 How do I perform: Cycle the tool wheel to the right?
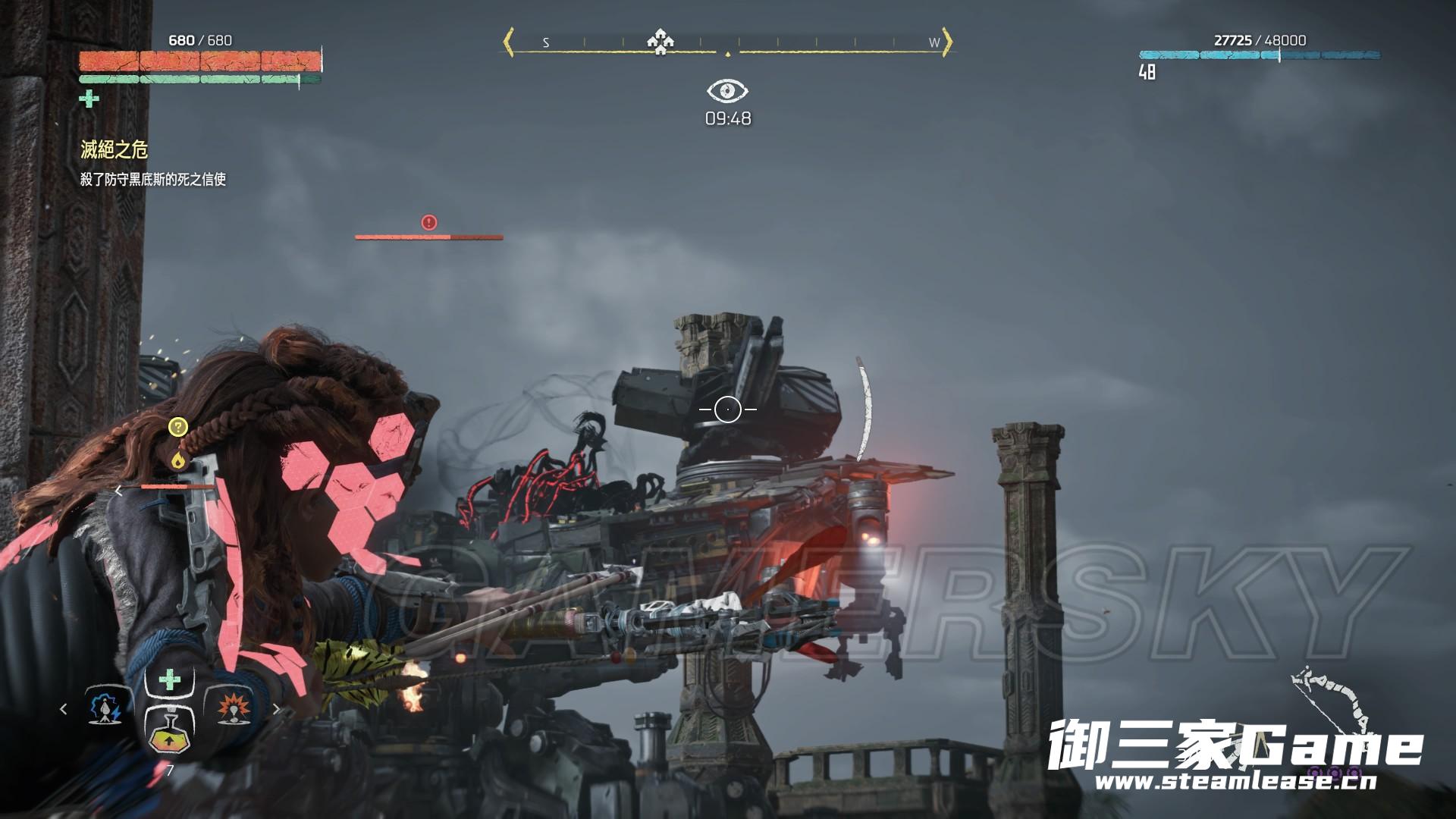point(276,709)
